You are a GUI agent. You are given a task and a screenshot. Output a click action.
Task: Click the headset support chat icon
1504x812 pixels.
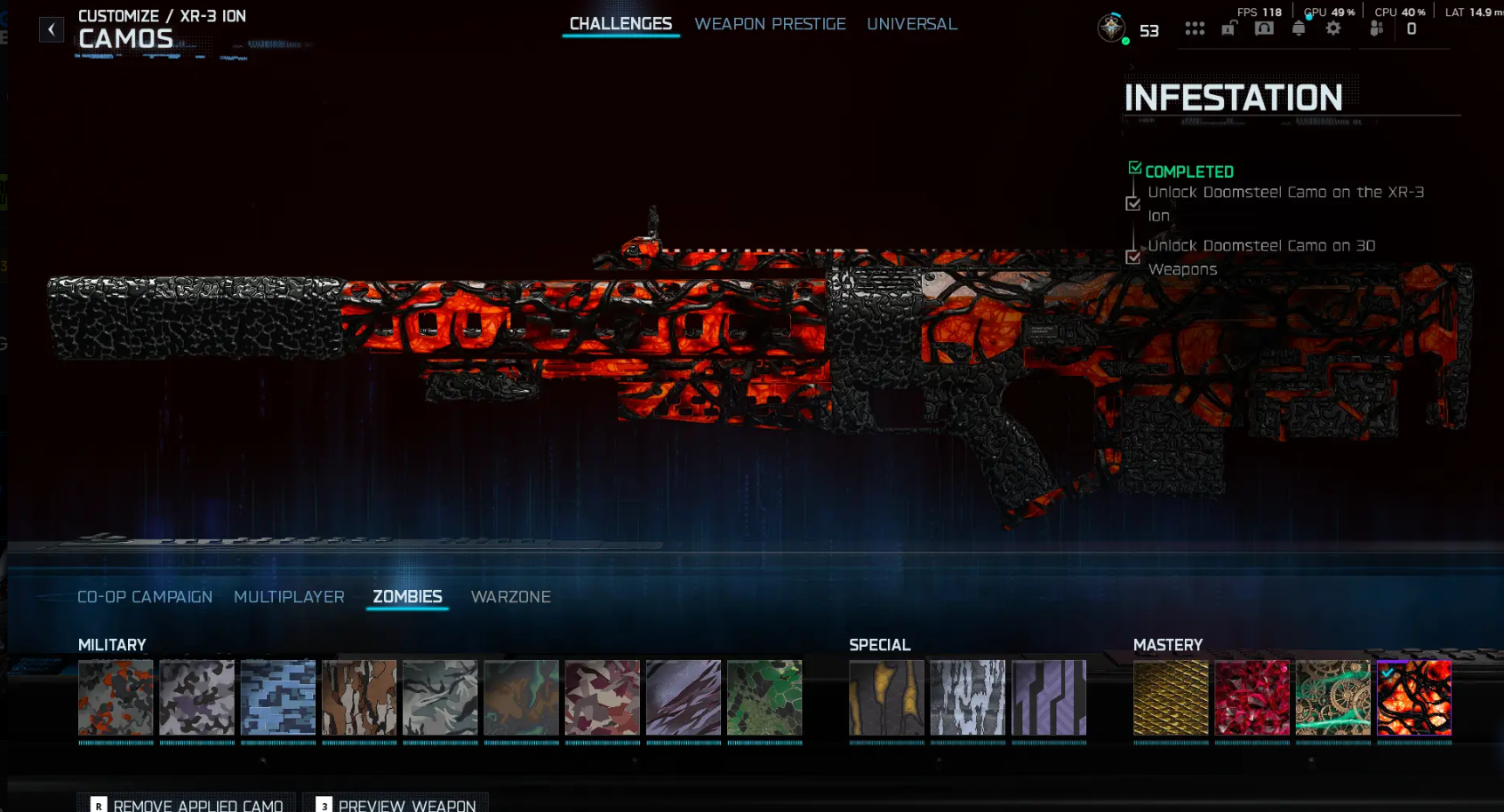tap(1264, 28)
